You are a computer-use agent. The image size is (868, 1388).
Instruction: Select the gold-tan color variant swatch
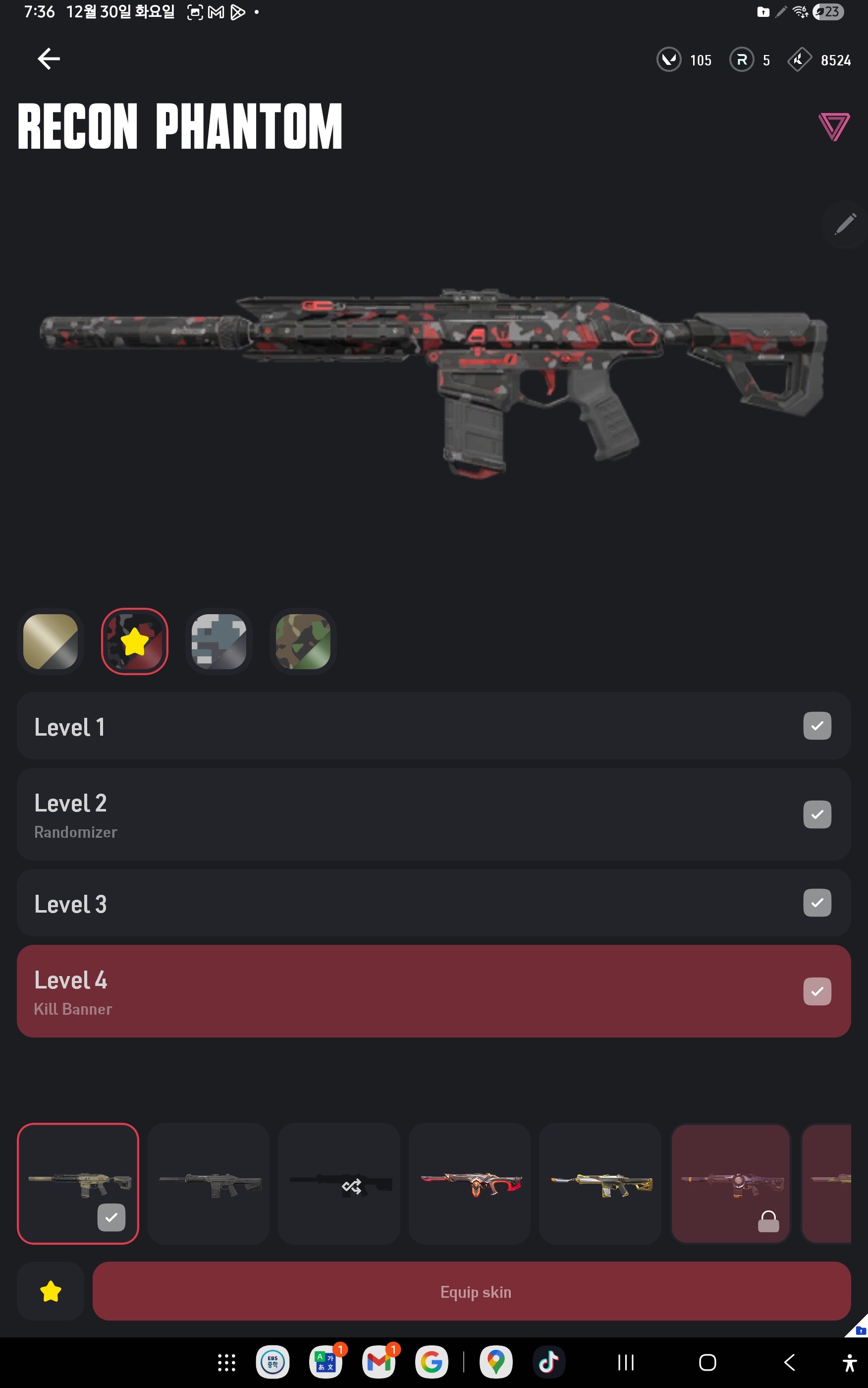51,641
